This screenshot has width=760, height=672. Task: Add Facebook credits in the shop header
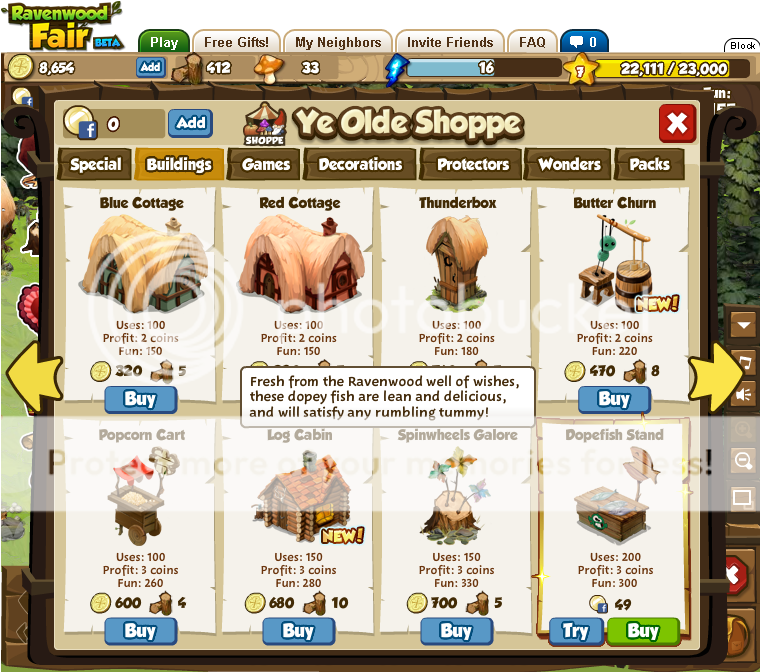[190, 123]
